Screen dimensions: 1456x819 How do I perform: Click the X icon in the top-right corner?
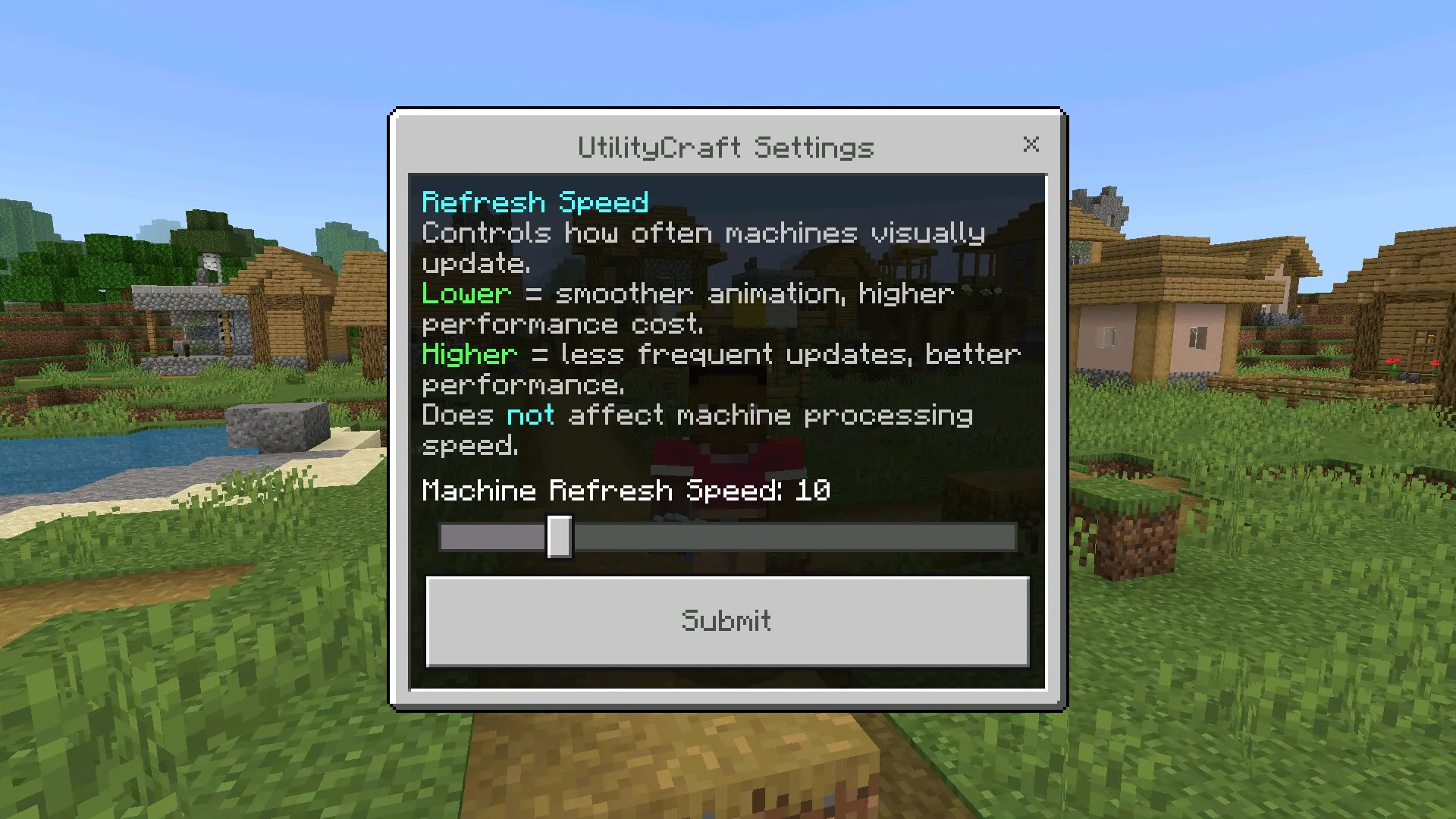tap(1031, 145)
